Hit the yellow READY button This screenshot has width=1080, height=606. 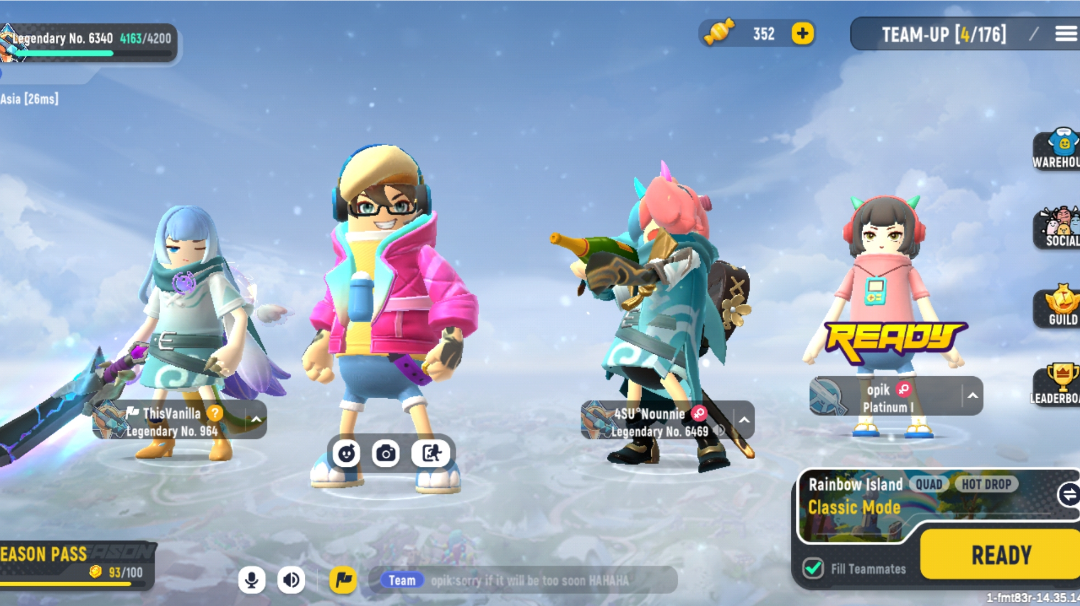pos(998,555)
